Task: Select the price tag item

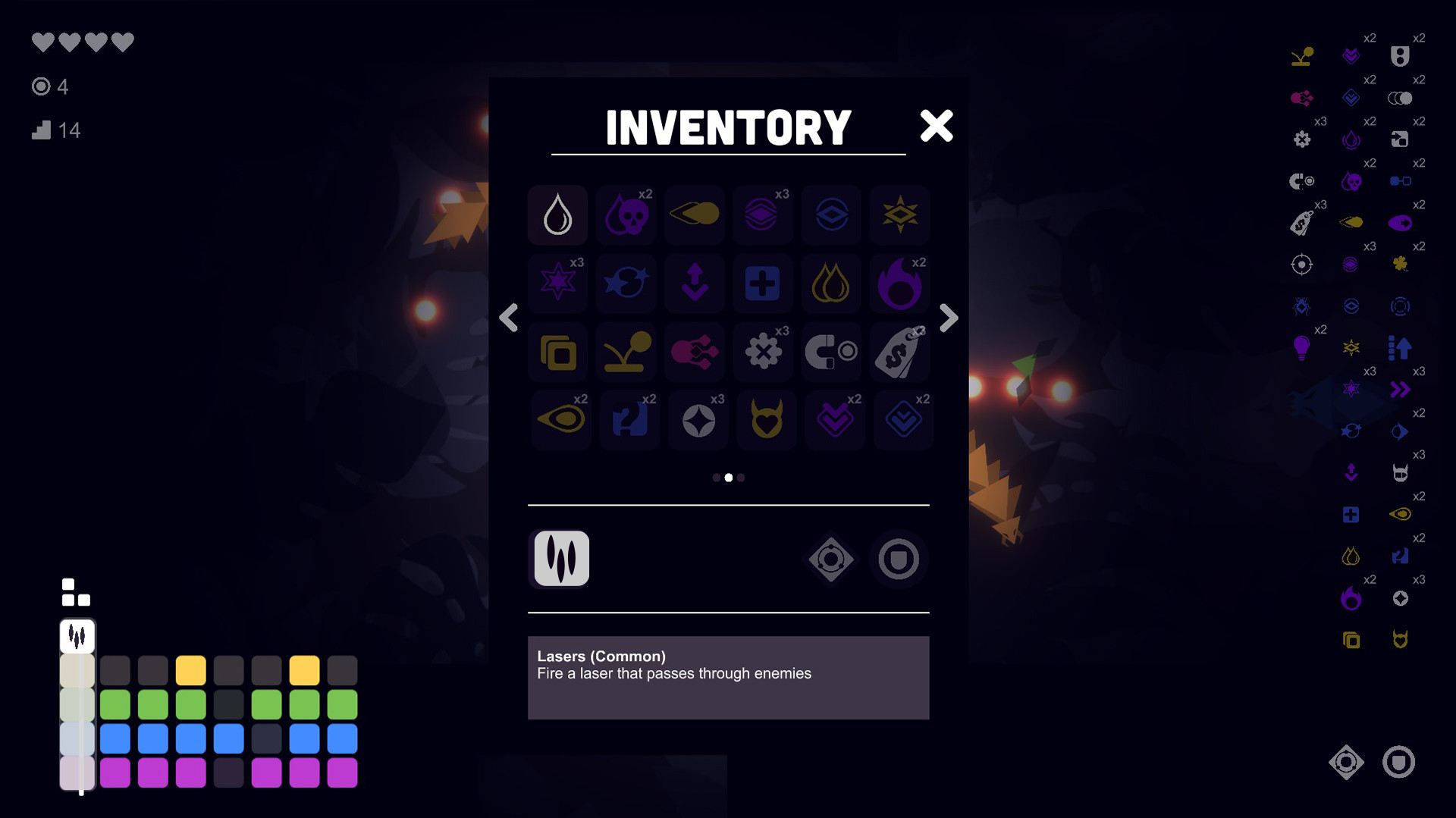Action: point(899,352)
